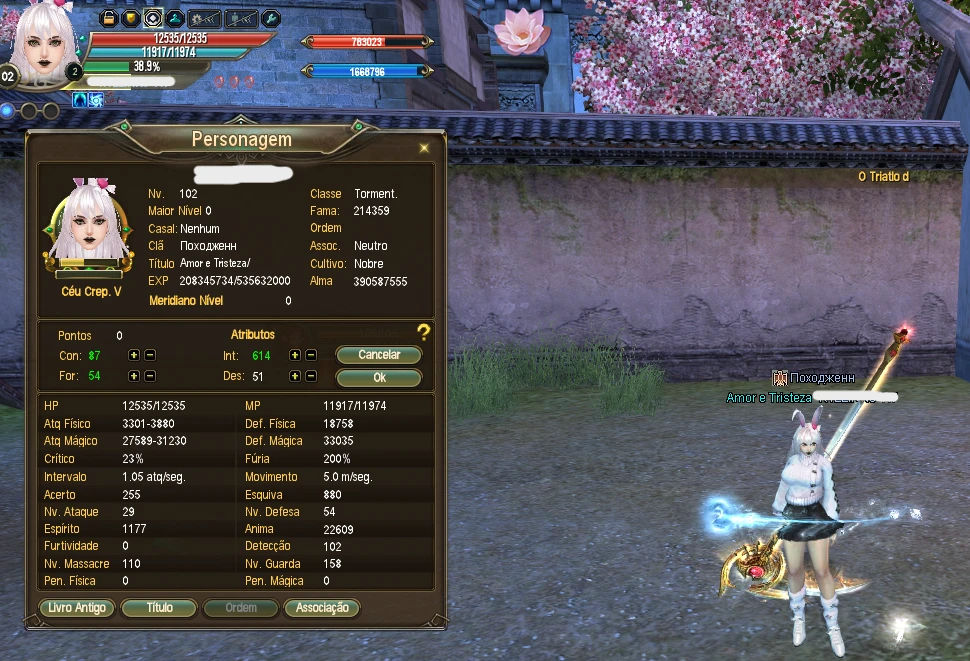Remove a point from Con
This screenshot has width=970, height=661.
point(150,355)
